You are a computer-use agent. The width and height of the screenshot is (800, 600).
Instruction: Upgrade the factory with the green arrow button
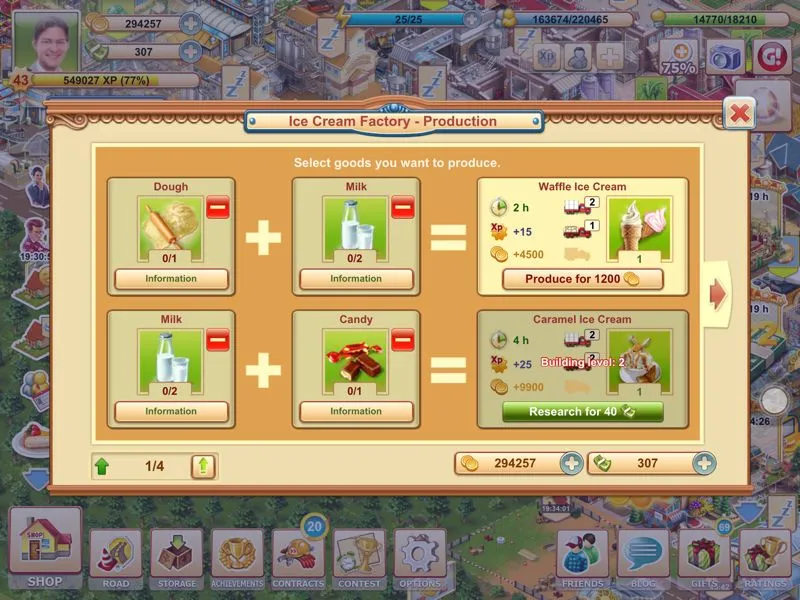(x=203, y=465)
